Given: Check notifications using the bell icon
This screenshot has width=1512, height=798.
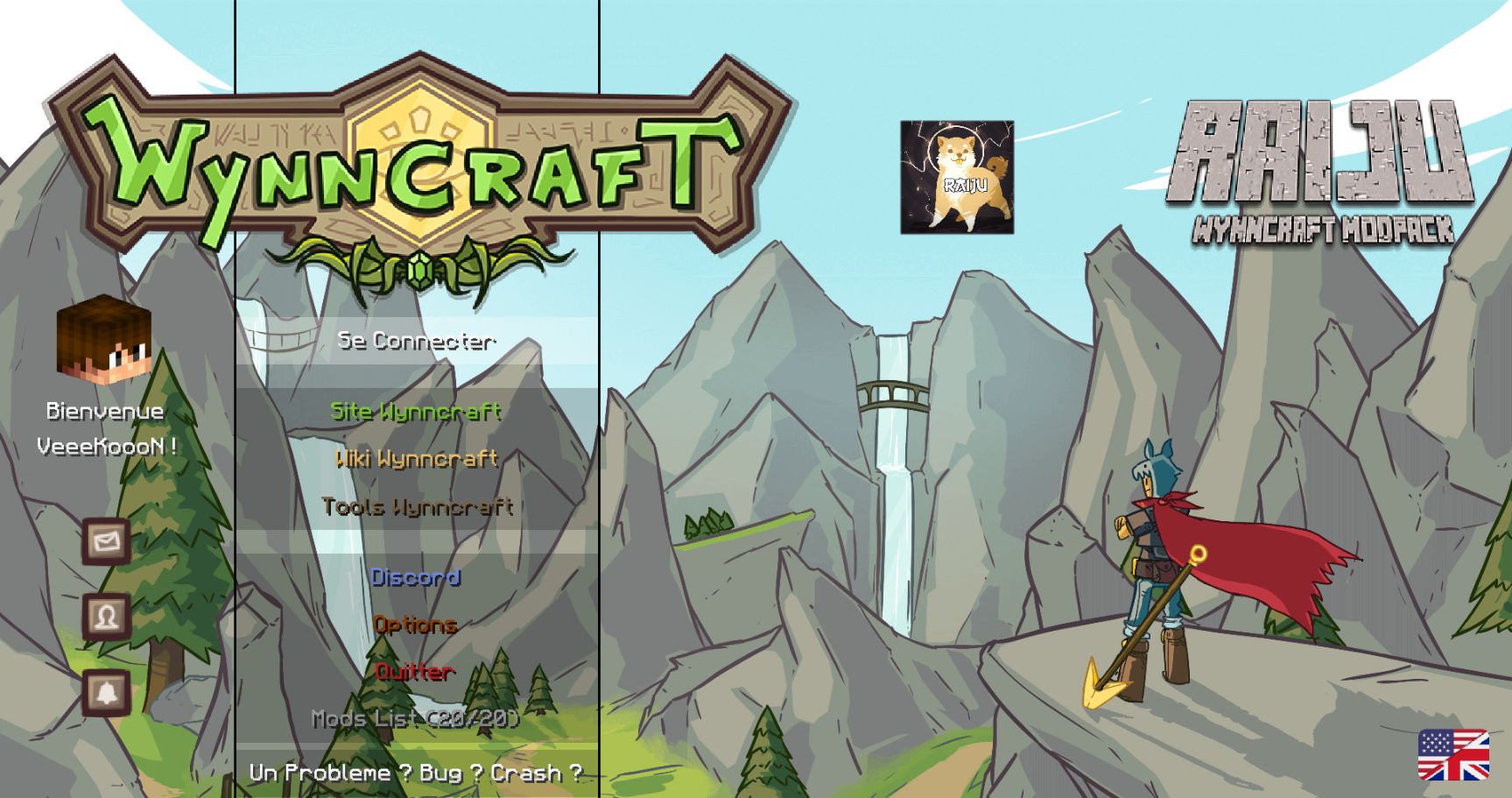Looking at the screenshot, I should point(105,693).
